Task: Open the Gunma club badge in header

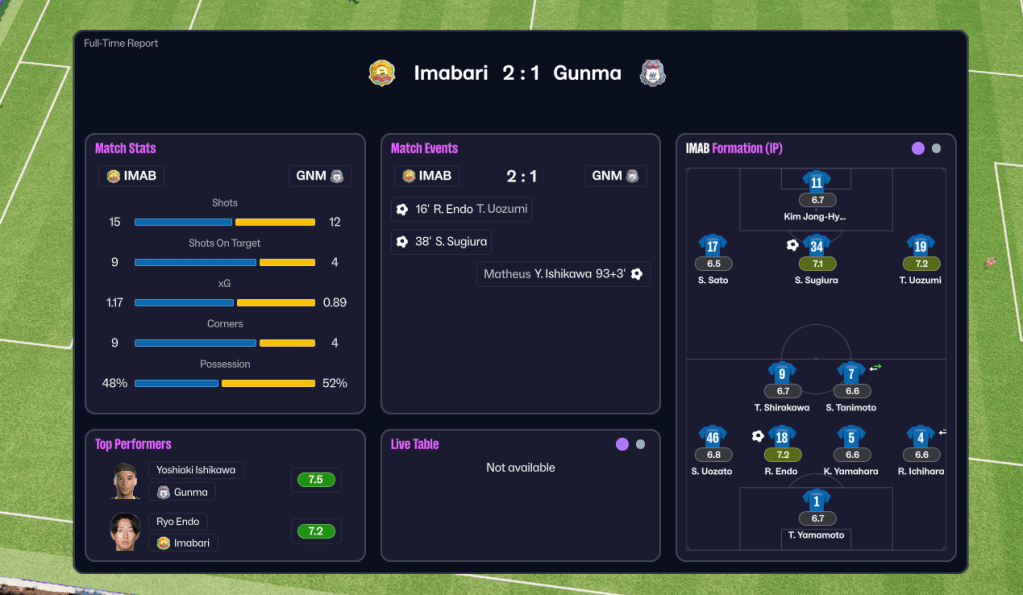Action: (x=653, y=73)
